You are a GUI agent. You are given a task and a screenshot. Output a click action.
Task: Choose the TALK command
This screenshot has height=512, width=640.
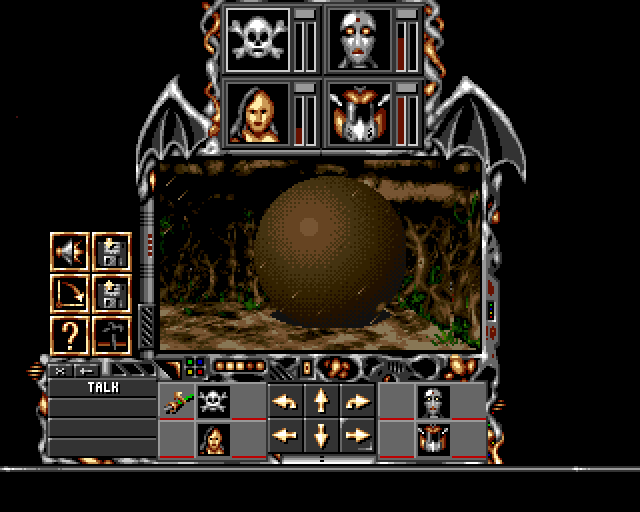point(103,387)
